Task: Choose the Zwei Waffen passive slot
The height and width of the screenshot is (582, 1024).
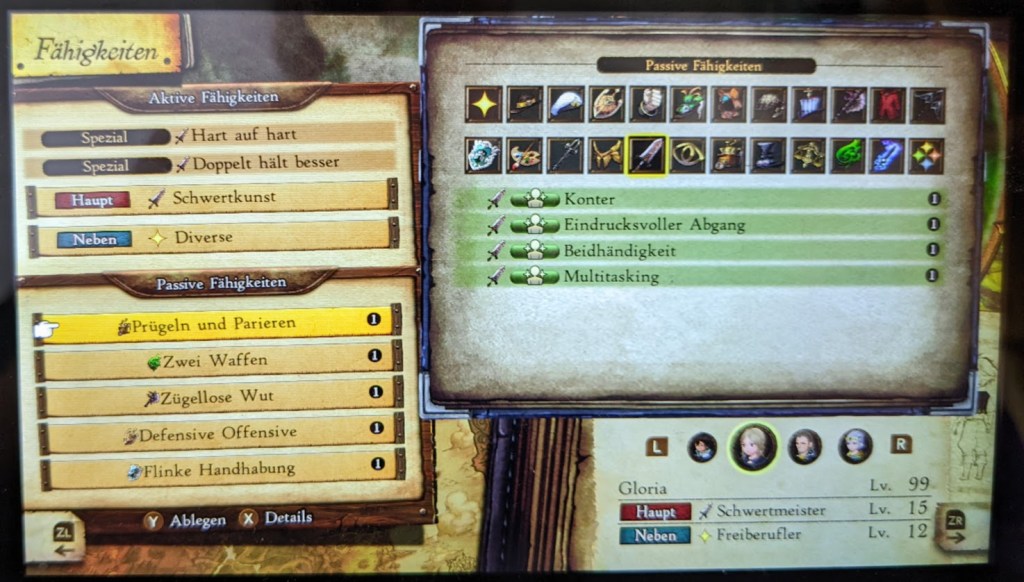Action: click(216, 359)
